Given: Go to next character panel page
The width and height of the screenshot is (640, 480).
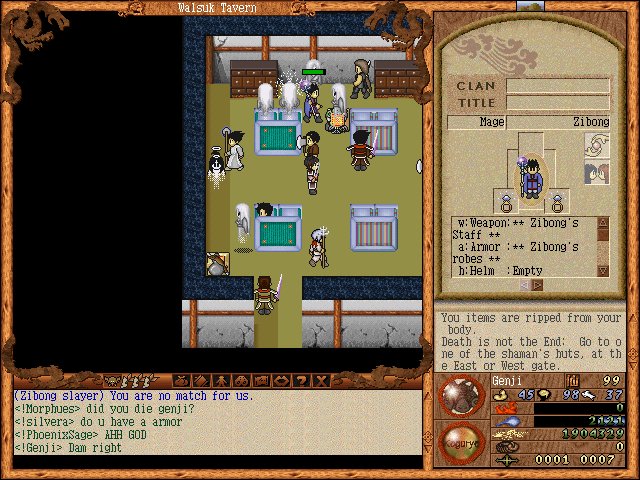Looking at the screenshot, I should pos(538,284).
